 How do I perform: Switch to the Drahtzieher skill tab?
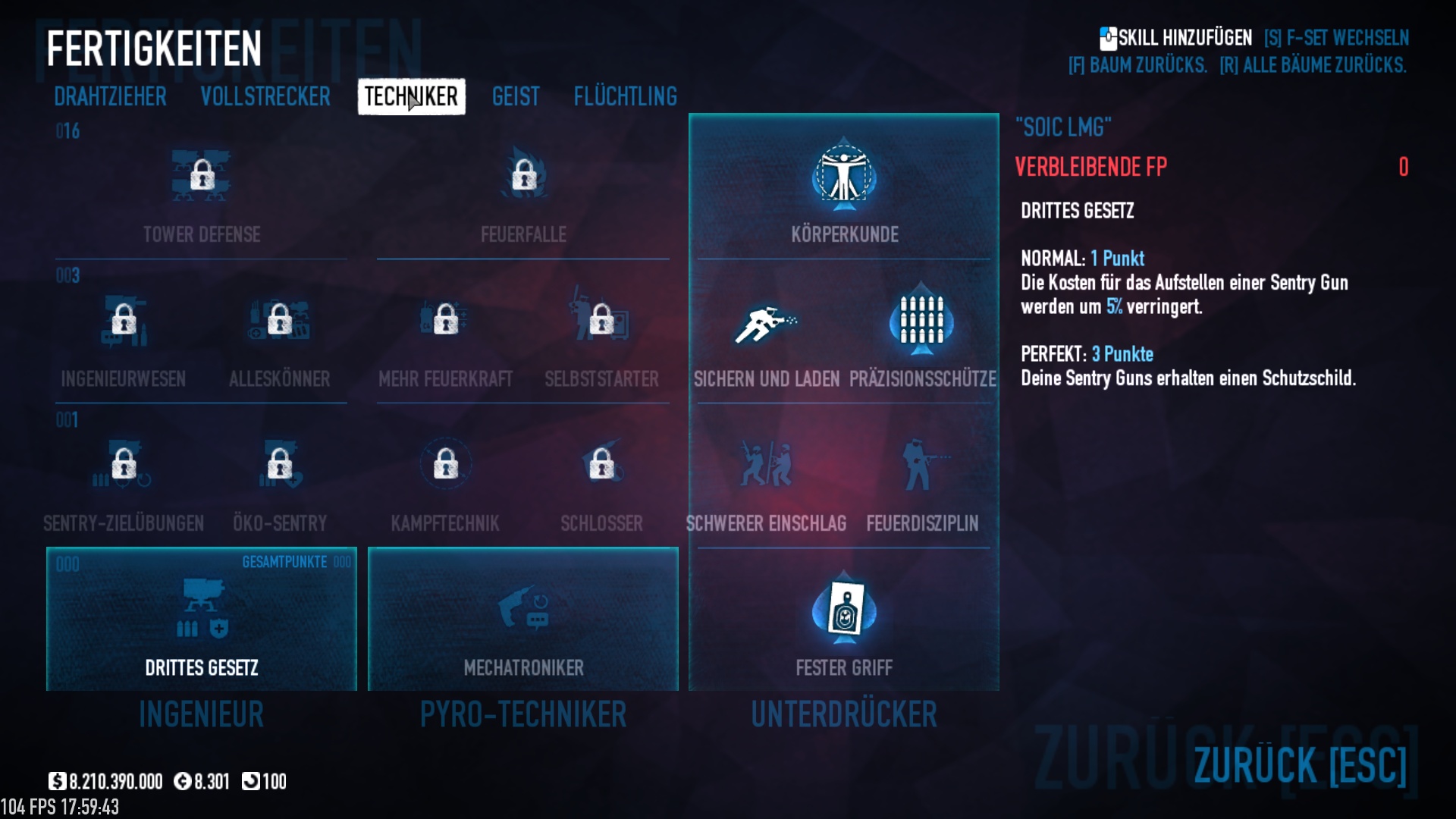pyautogui.click(x=110, y=97)
